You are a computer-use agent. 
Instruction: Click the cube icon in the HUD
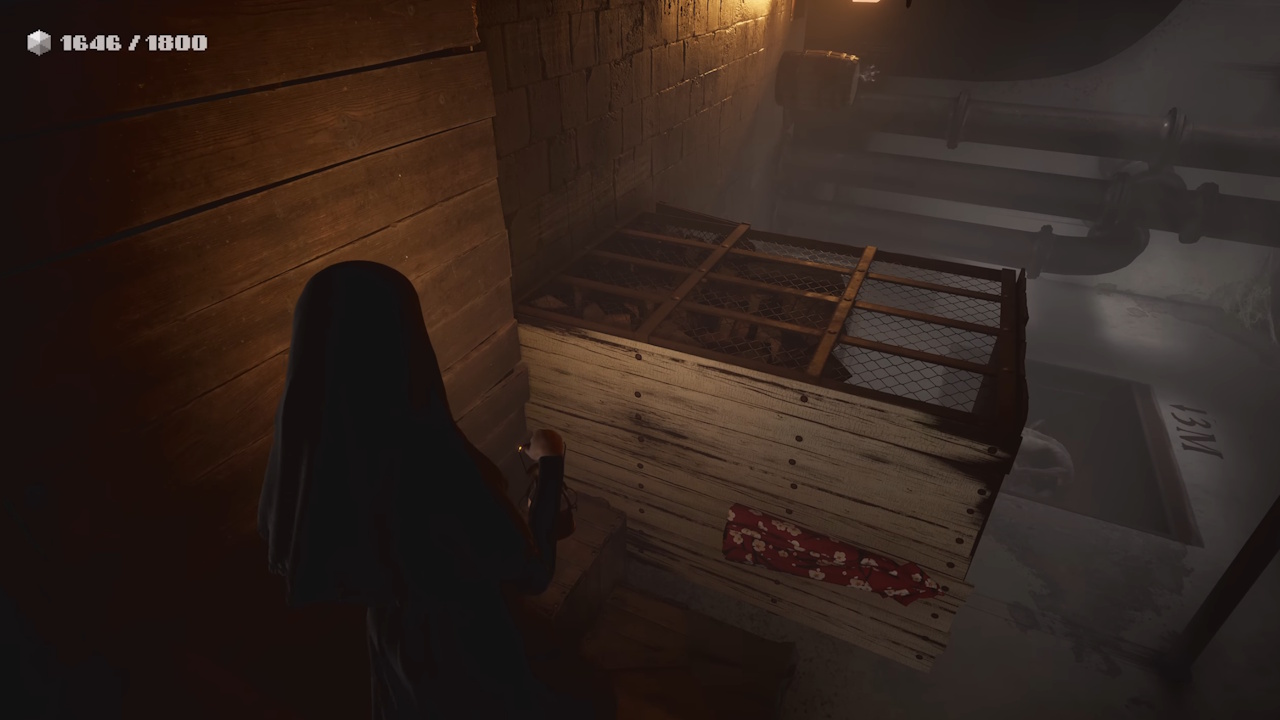click(x=38, y=42)
